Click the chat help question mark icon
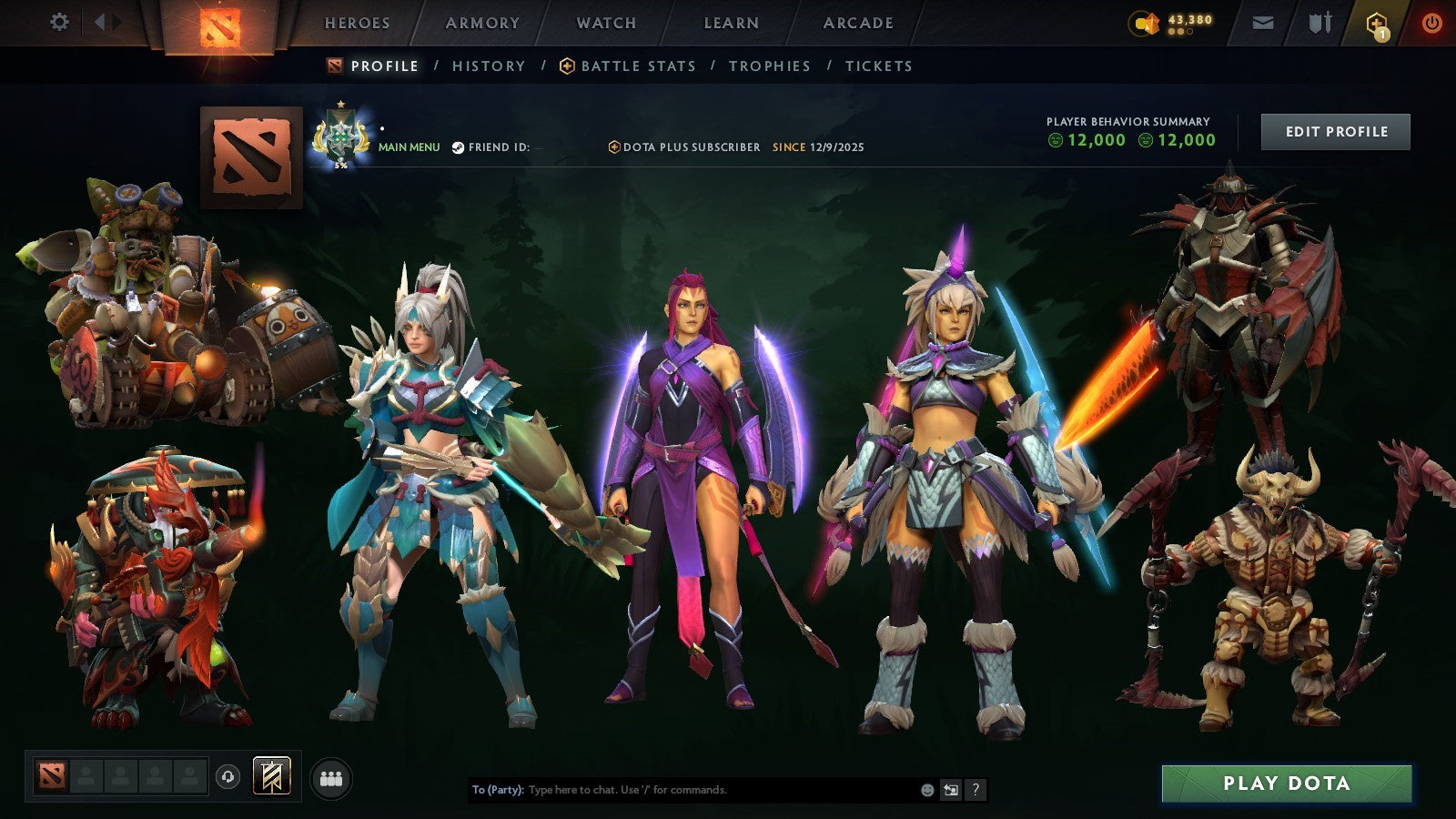 pyautogui.click(x=976, y=790)
